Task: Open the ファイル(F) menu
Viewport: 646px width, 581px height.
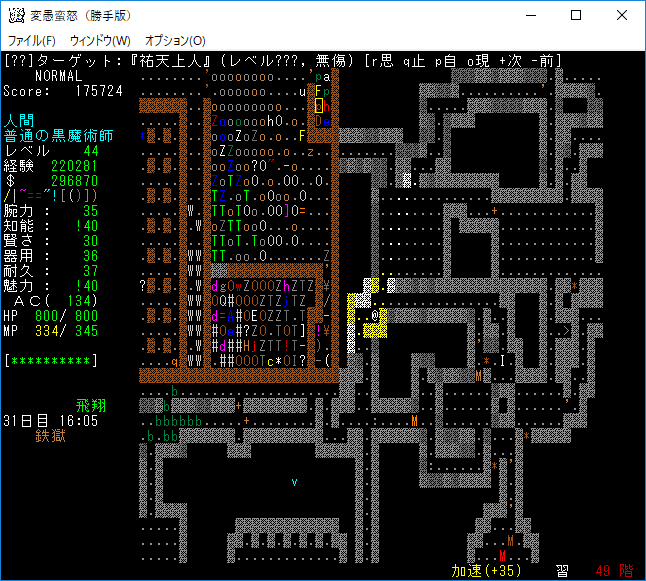Action: coord(32,41)
